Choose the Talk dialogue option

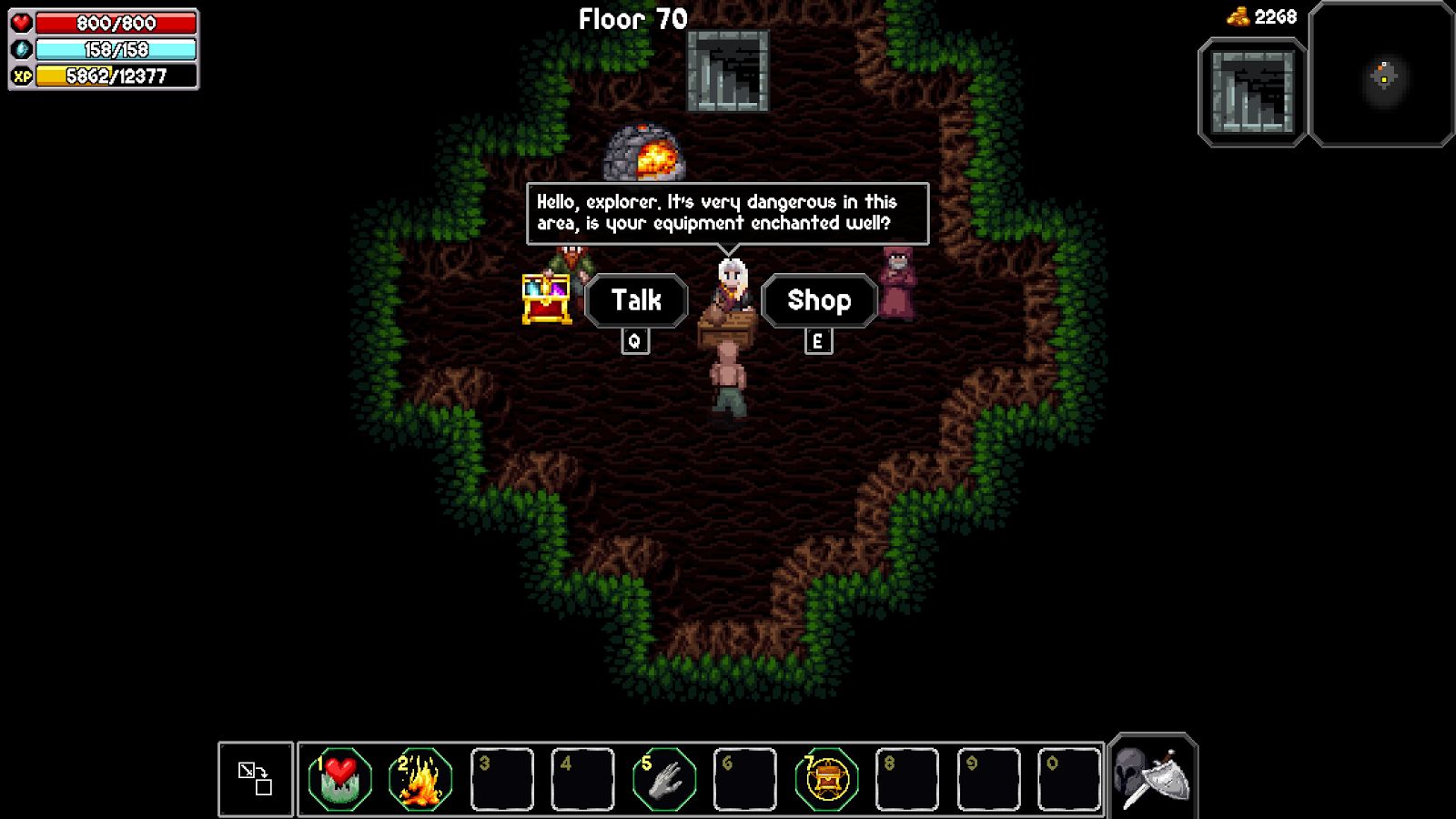tap(636, 300)
